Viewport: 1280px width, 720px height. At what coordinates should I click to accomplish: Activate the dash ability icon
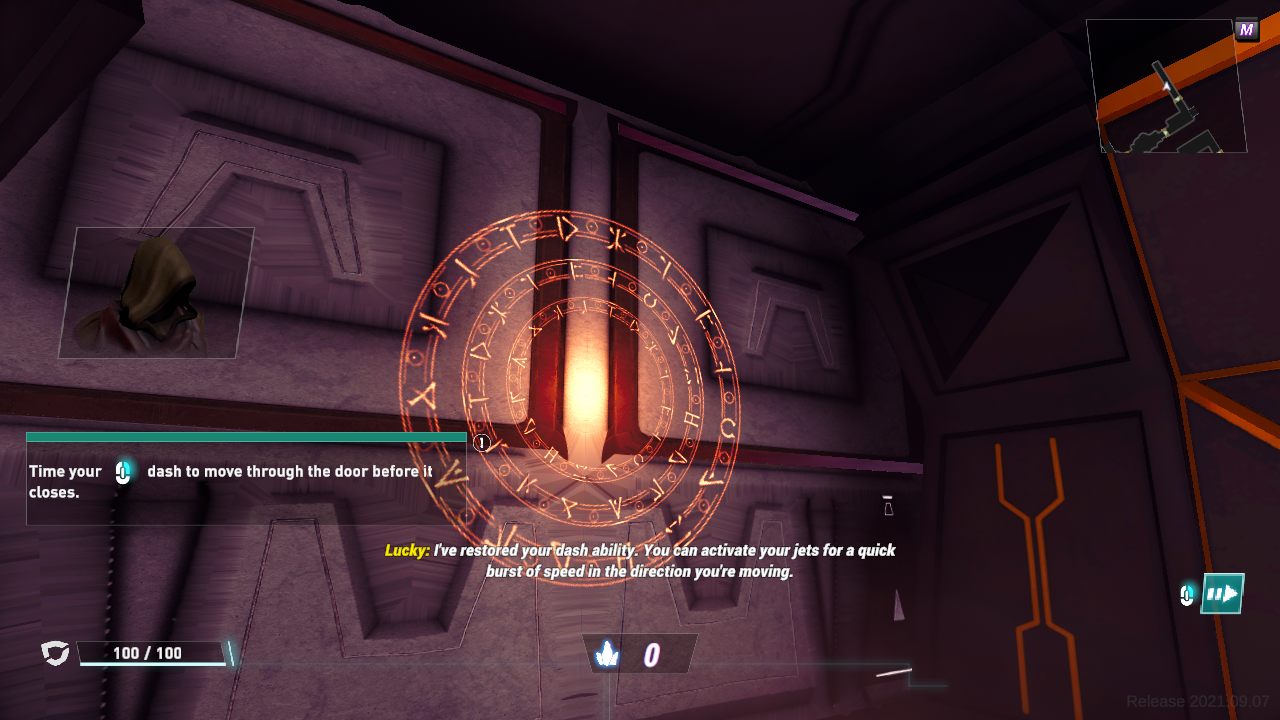pyautogui.click(x=1222, y=594)
